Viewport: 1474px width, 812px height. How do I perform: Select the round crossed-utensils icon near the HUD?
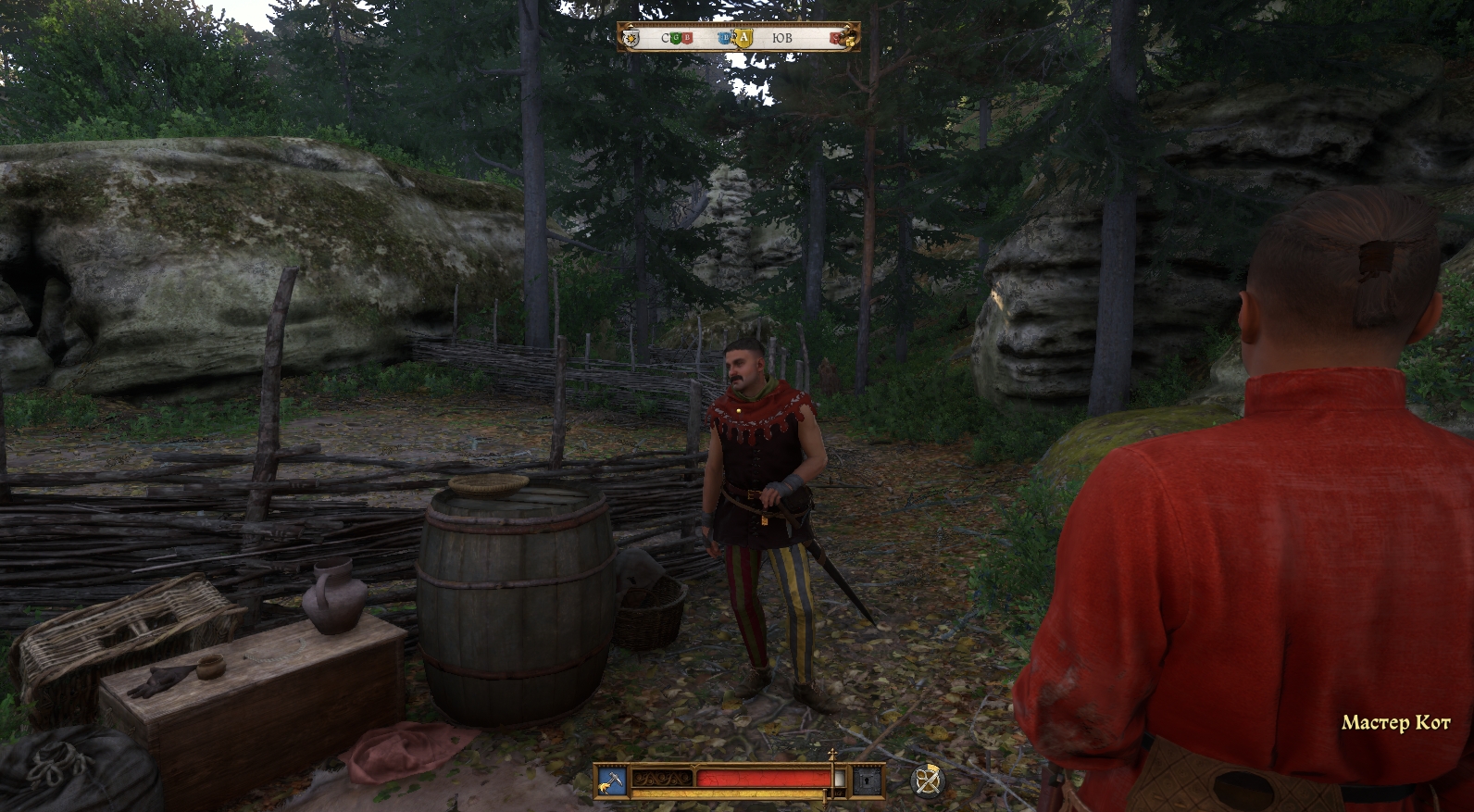(x=927, y=781)
